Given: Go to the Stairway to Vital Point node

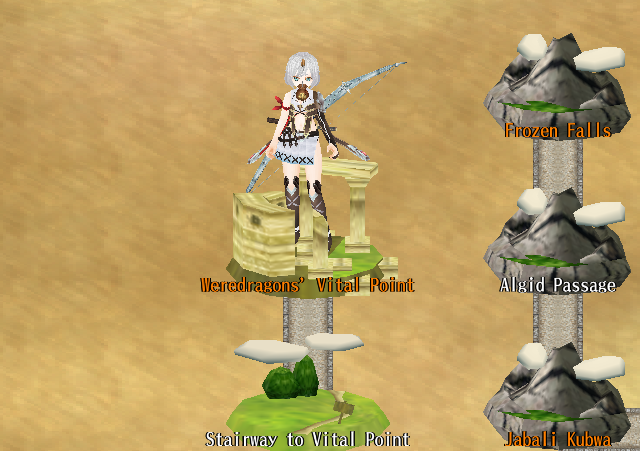Looking at the screenshot, I should 308,397.
